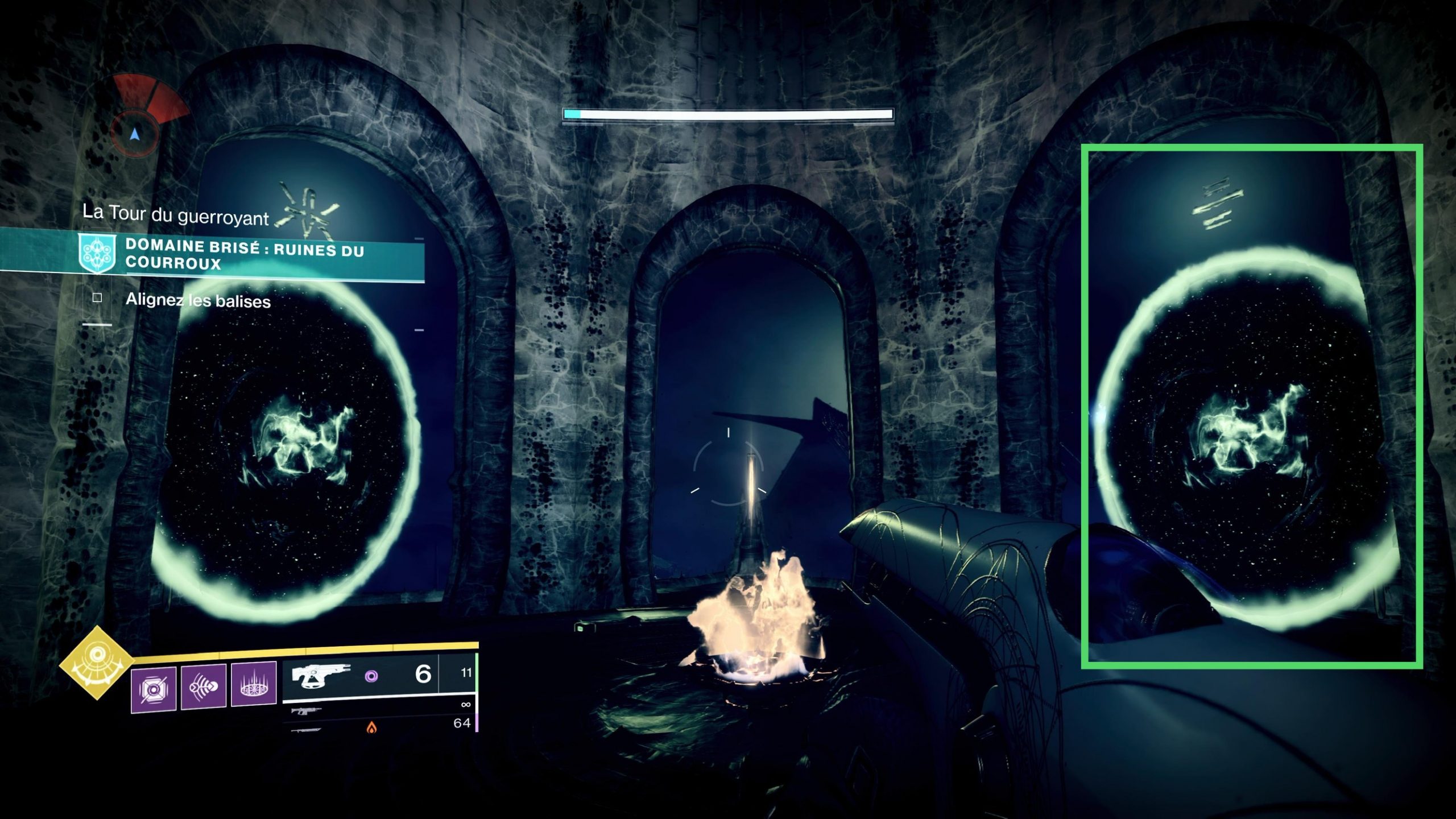This screenshot has width=1456, height=819.
Task: Select the 'Alignez les balises' objective checkbox
Action: click(x=97, y=297)
